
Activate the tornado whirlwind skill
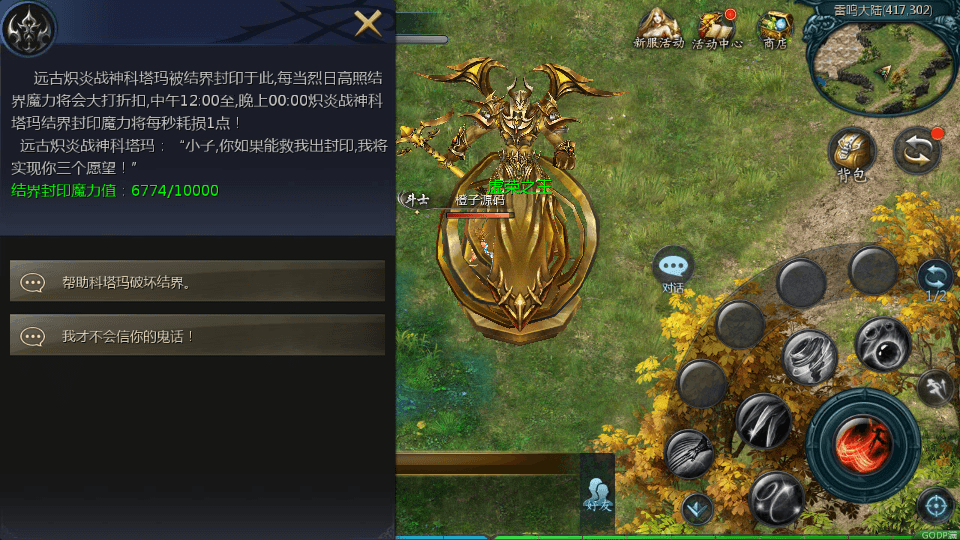809,357
